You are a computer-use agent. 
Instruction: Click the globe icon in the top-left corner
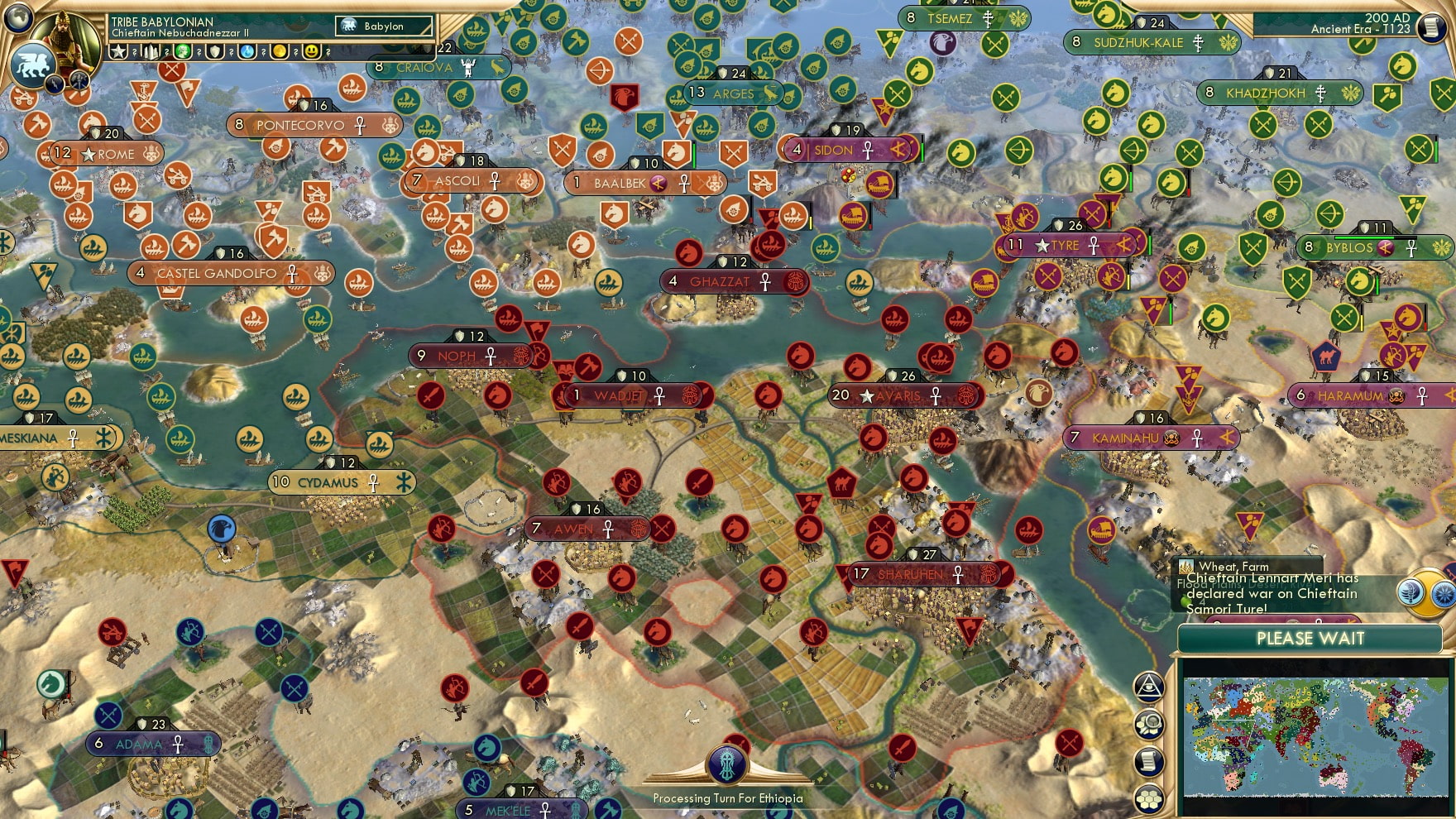[x=17, y=19]
